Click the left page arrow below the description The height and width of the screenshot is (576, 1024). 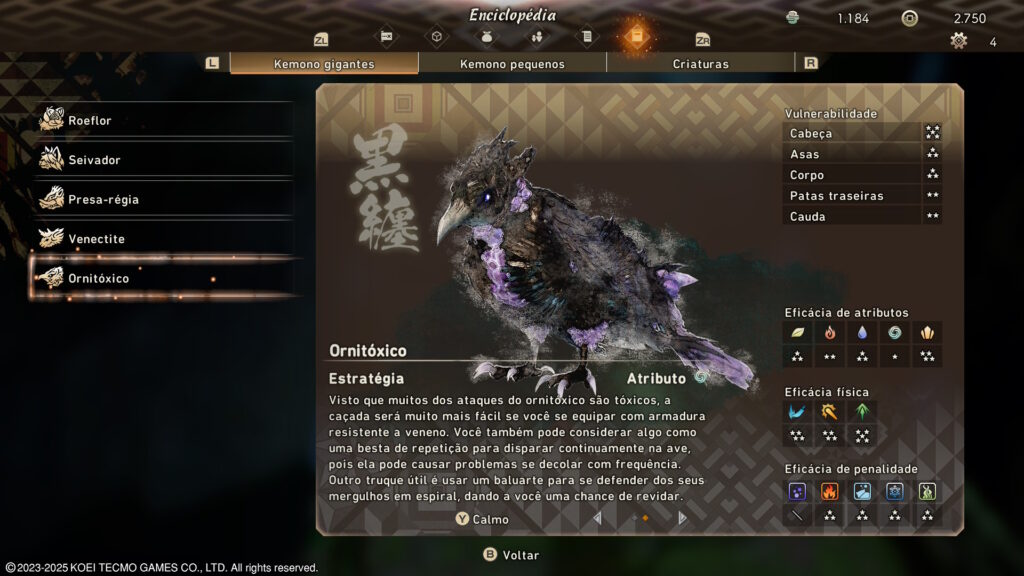click(598, 518)
